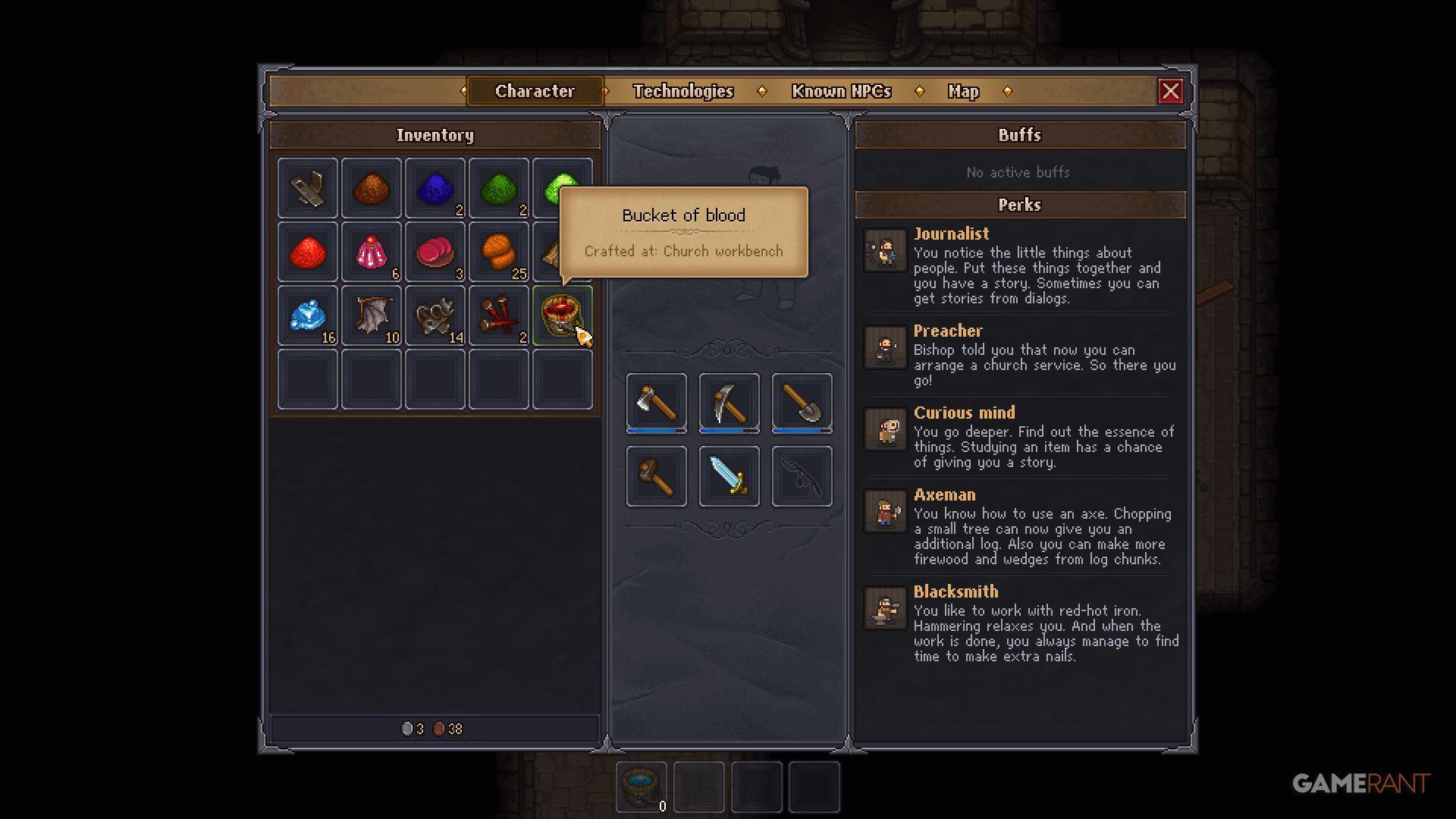Choose the pink jelly stack of 6

click(x=371, y=252)
